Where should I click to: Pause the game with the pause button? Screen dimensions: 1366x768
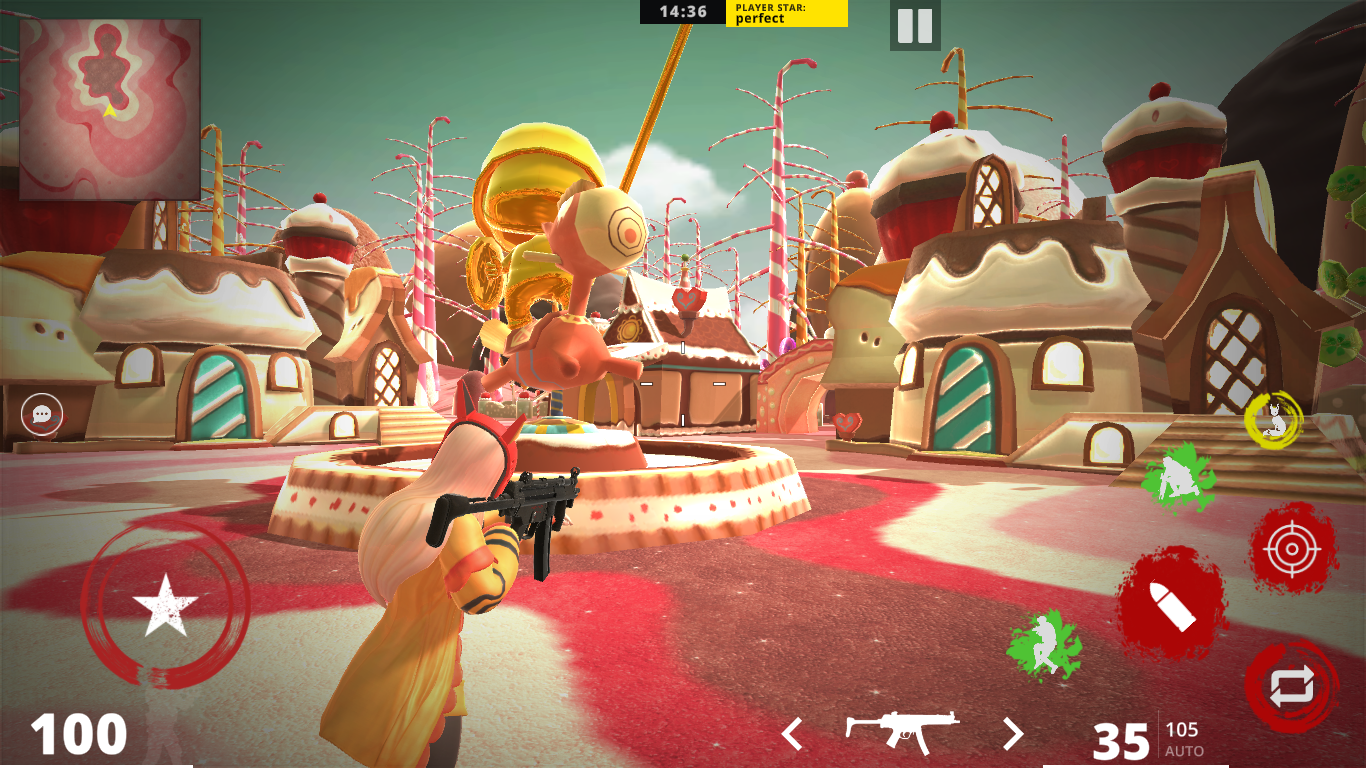[915, 26]
